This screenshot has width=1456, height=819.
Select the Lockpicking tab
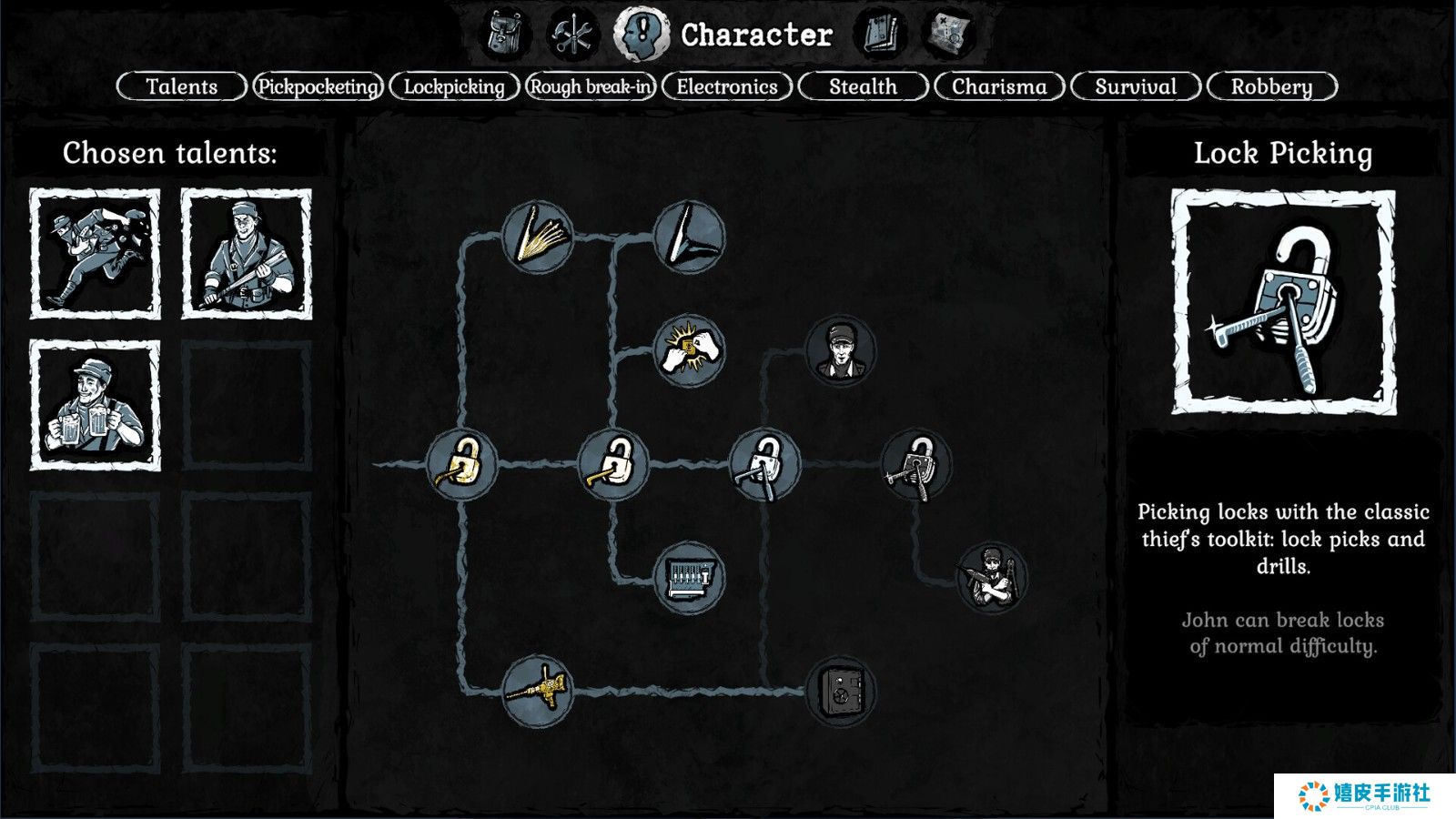[x=454, y=86]
